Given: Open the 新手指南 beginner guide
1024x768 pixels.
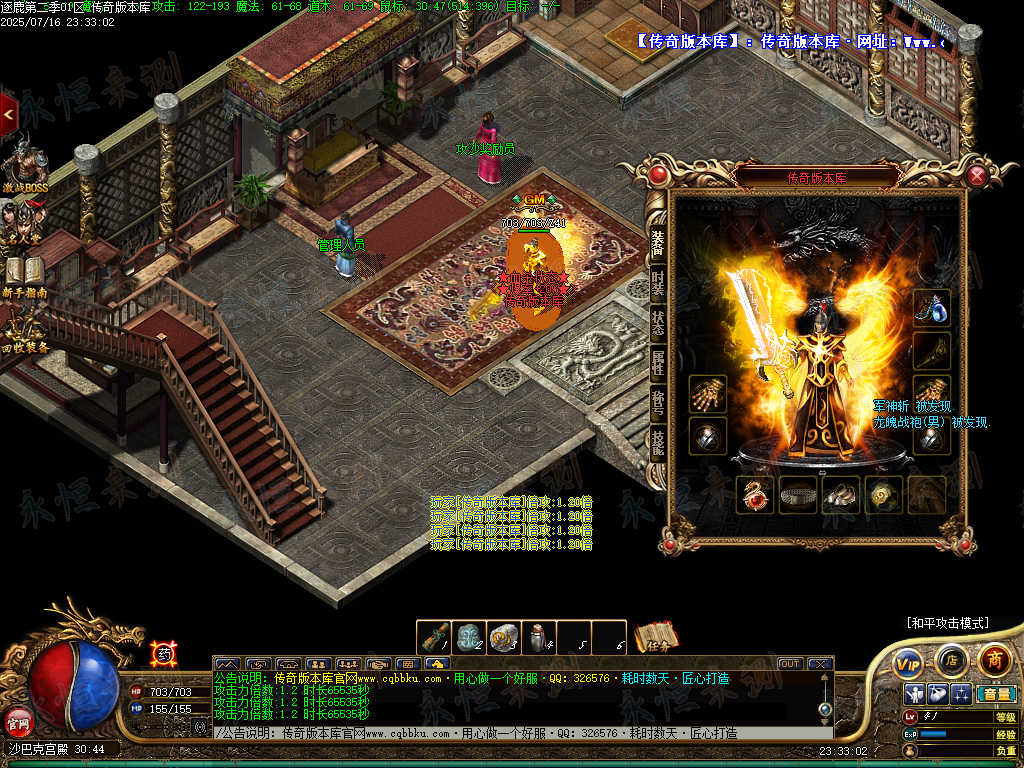Looking at the screenshot, I should click(25, 276).
